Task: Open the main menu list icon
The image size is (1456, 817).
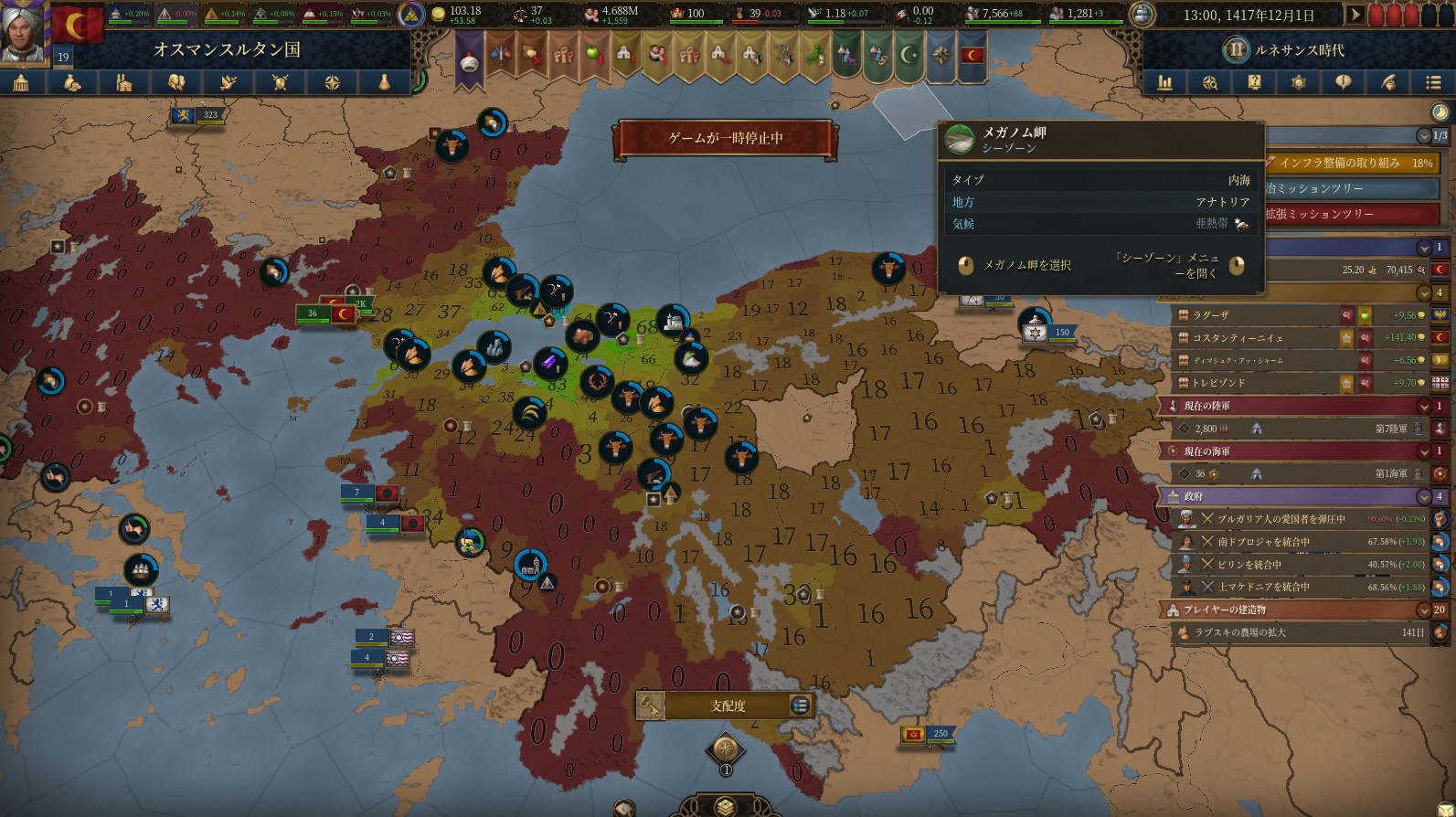Action: pos(1432,83)
